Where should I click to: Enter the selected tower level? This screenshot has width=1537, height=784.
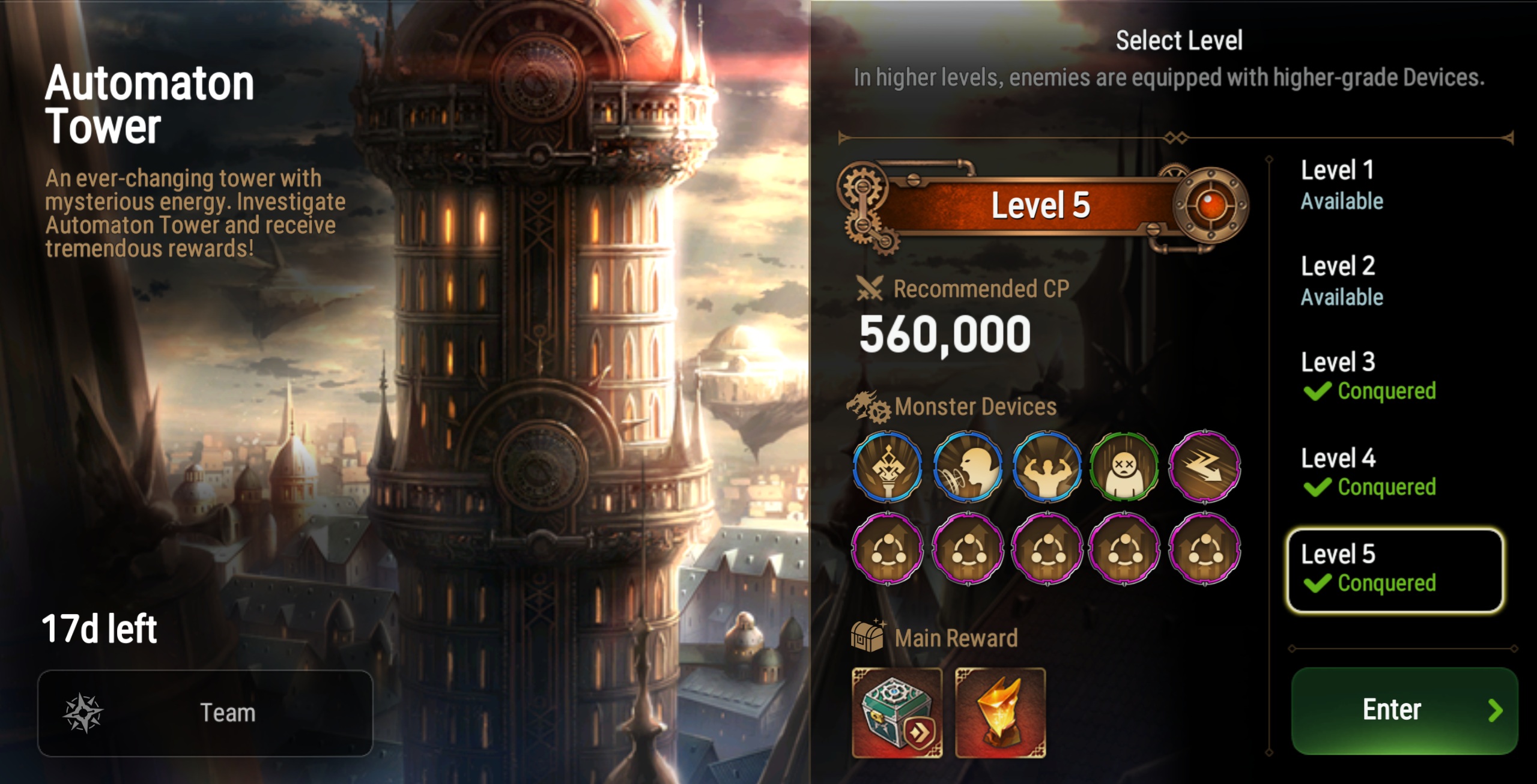pyautogui.click(x=1404, y=710)
